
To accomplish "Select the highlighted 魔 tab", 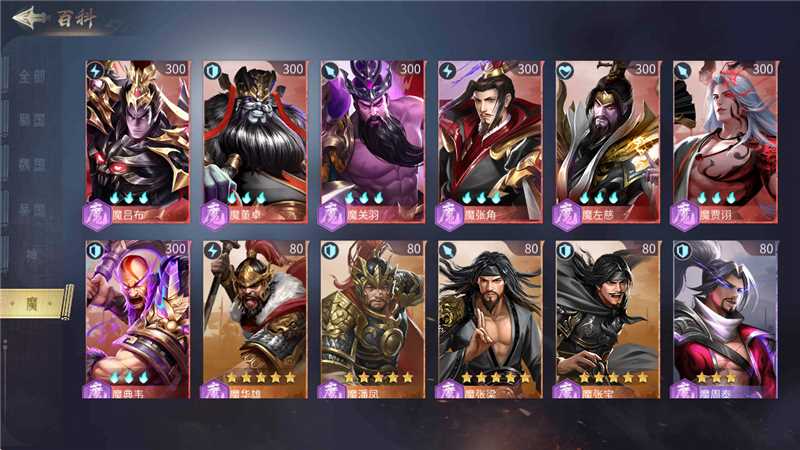I will 32,301.
